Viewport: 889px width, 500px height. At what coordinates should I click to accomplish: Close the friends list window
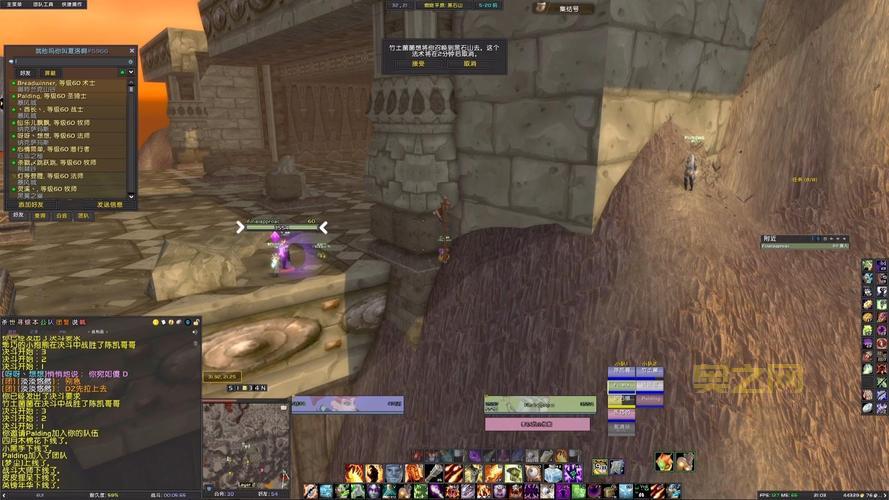(133, 49)
